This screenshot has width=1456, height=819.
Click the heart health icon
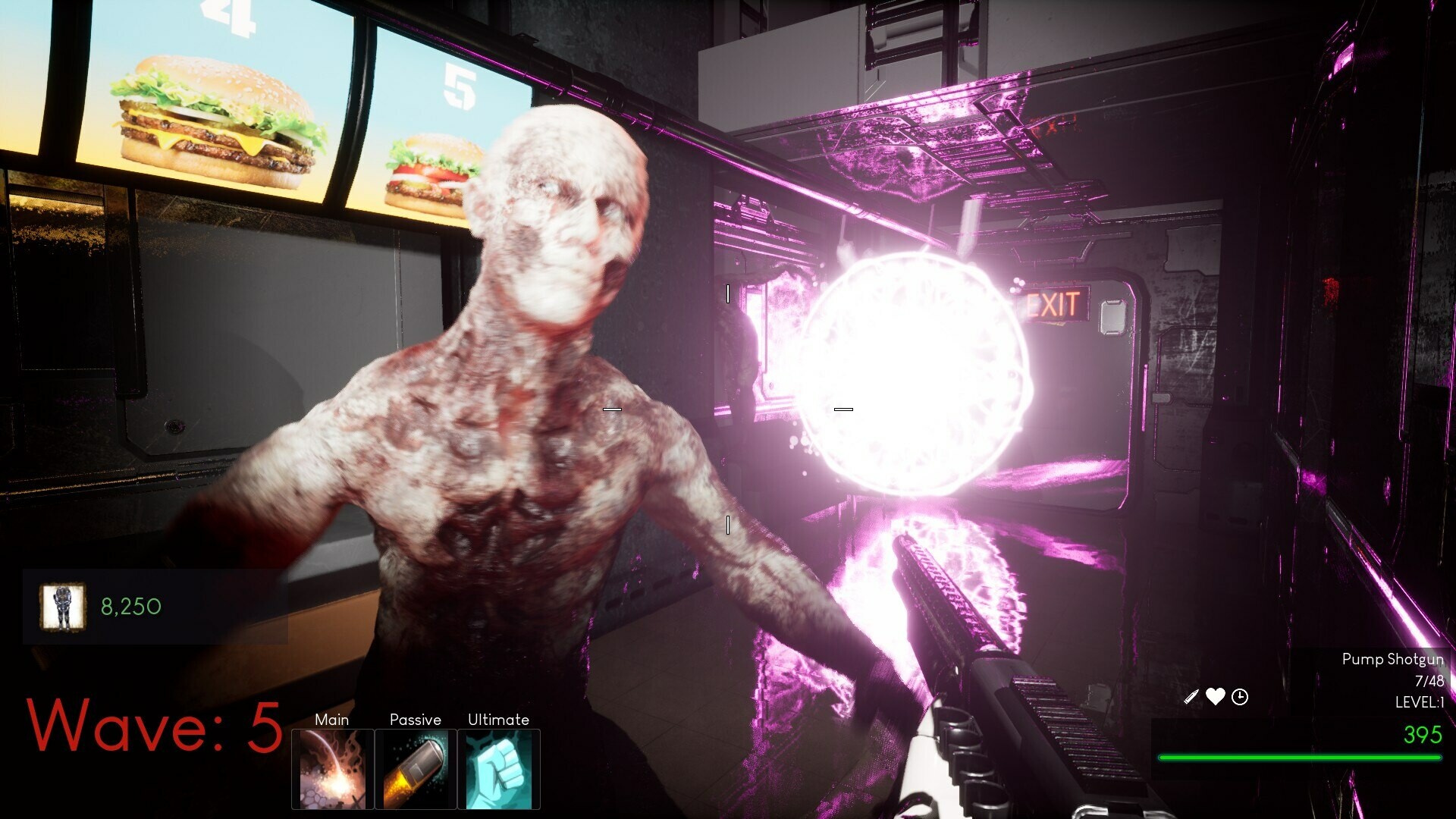(1215, 697)
